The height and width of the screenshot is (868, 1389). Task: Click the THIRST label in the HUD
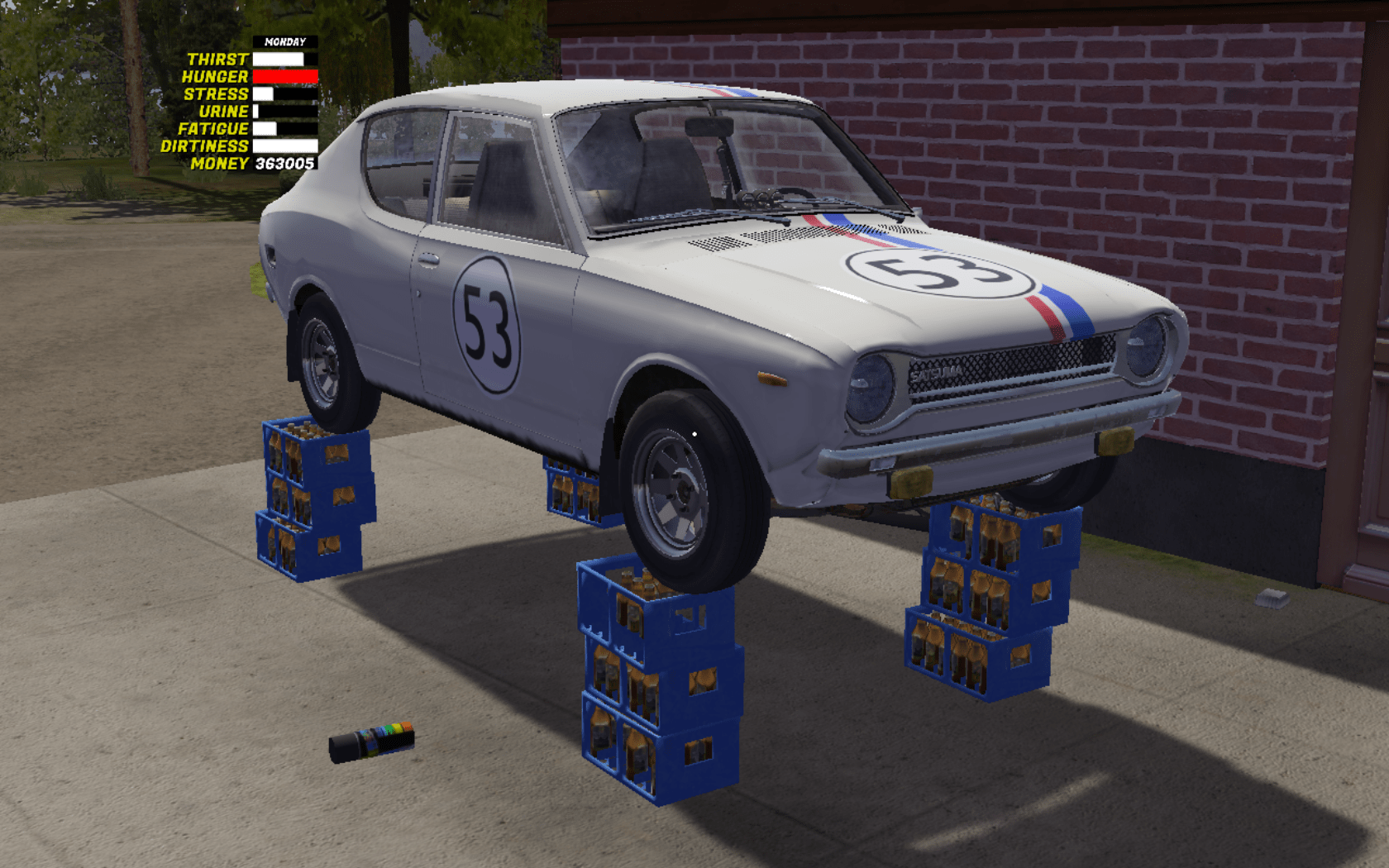coord(218,58)
